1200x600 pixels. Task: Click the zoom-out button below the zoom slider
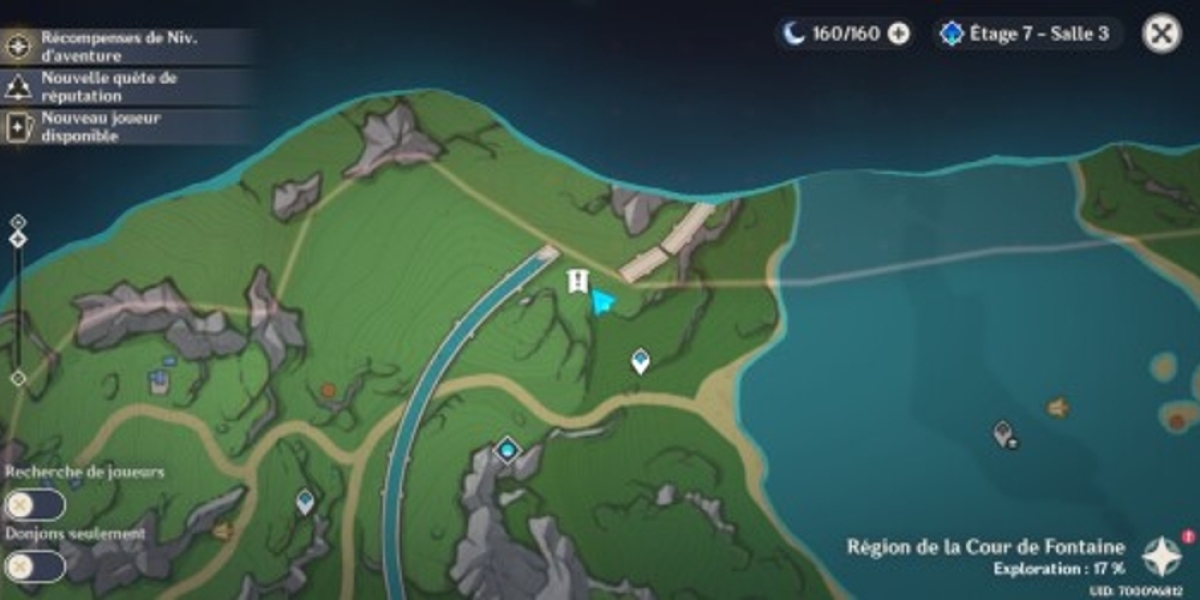pyautogui.click(x=18, y=378)
